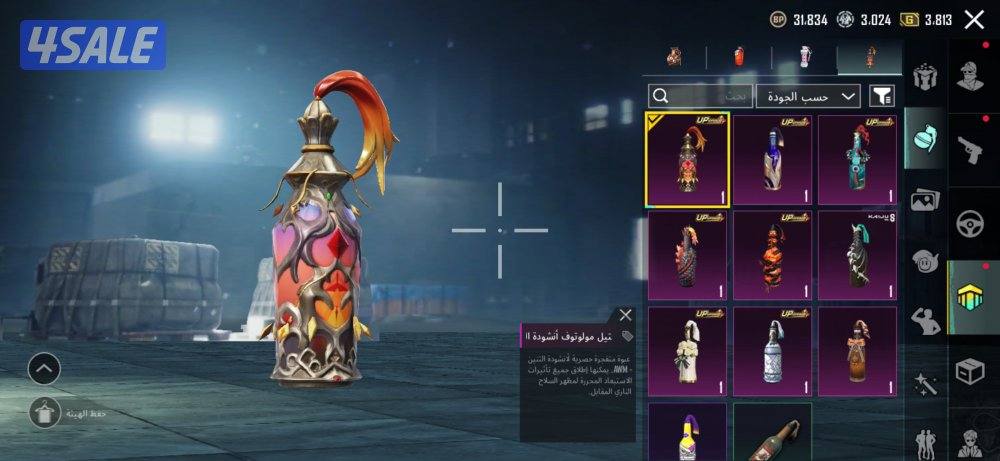Open the filter funnel button
This screenshot has width=1000, height=461.
[x=882, y=96]
